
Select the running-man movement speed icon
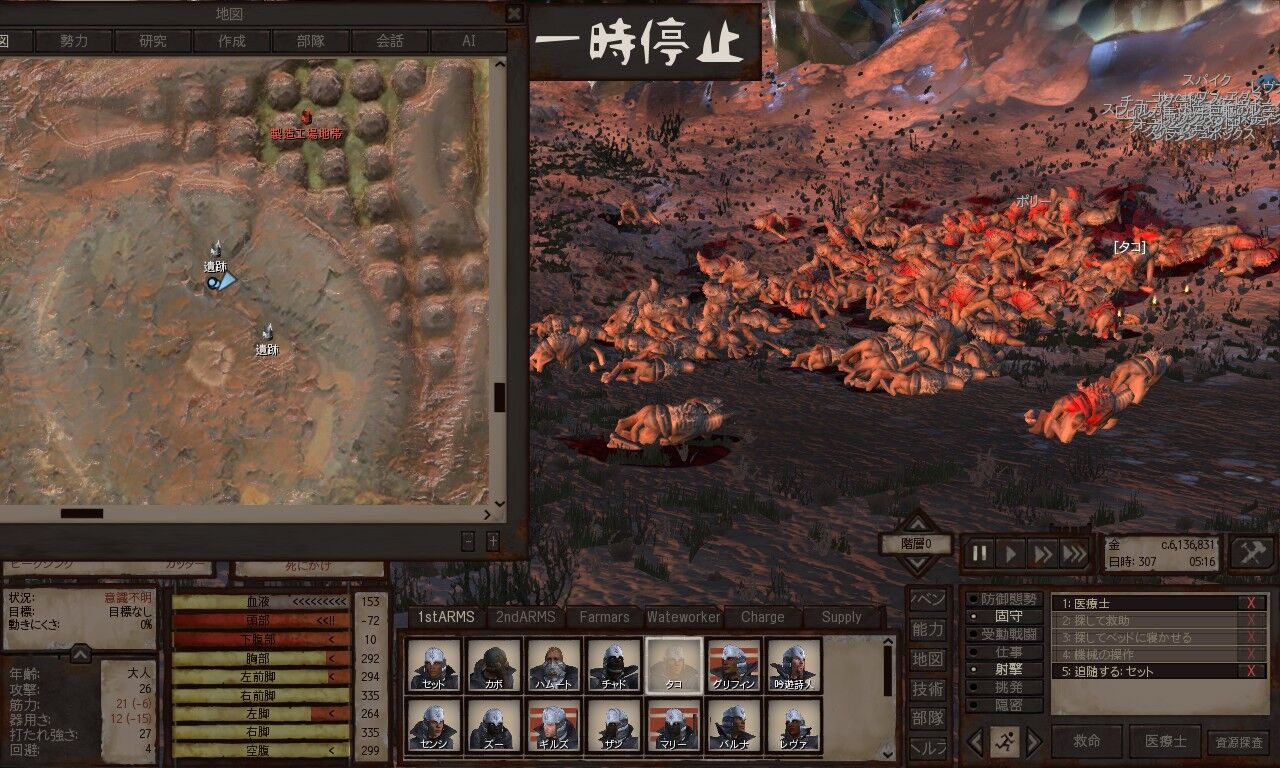coord(1005,742)
